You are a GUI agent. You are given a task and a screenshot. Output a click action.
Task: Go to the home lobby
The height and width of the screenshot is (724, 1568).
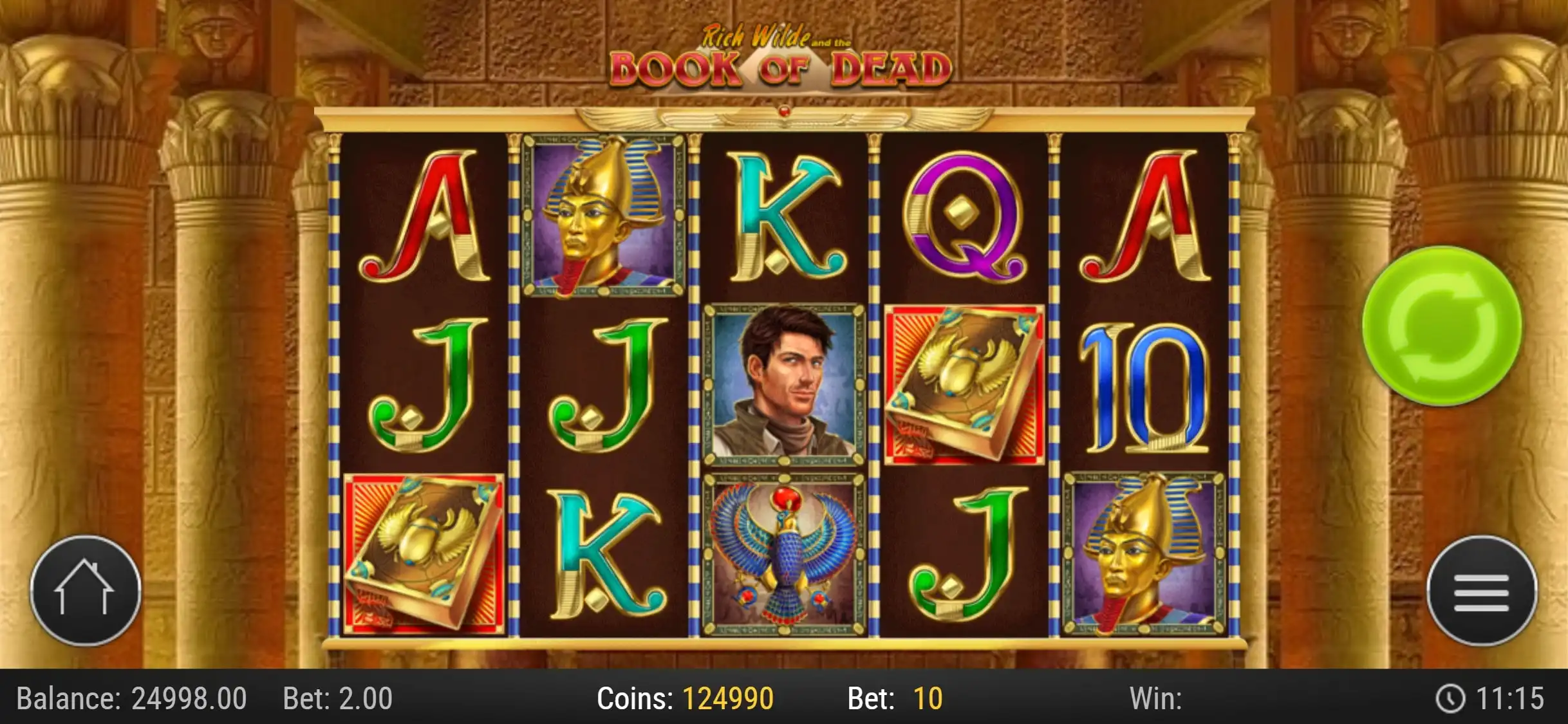point(85,590)
